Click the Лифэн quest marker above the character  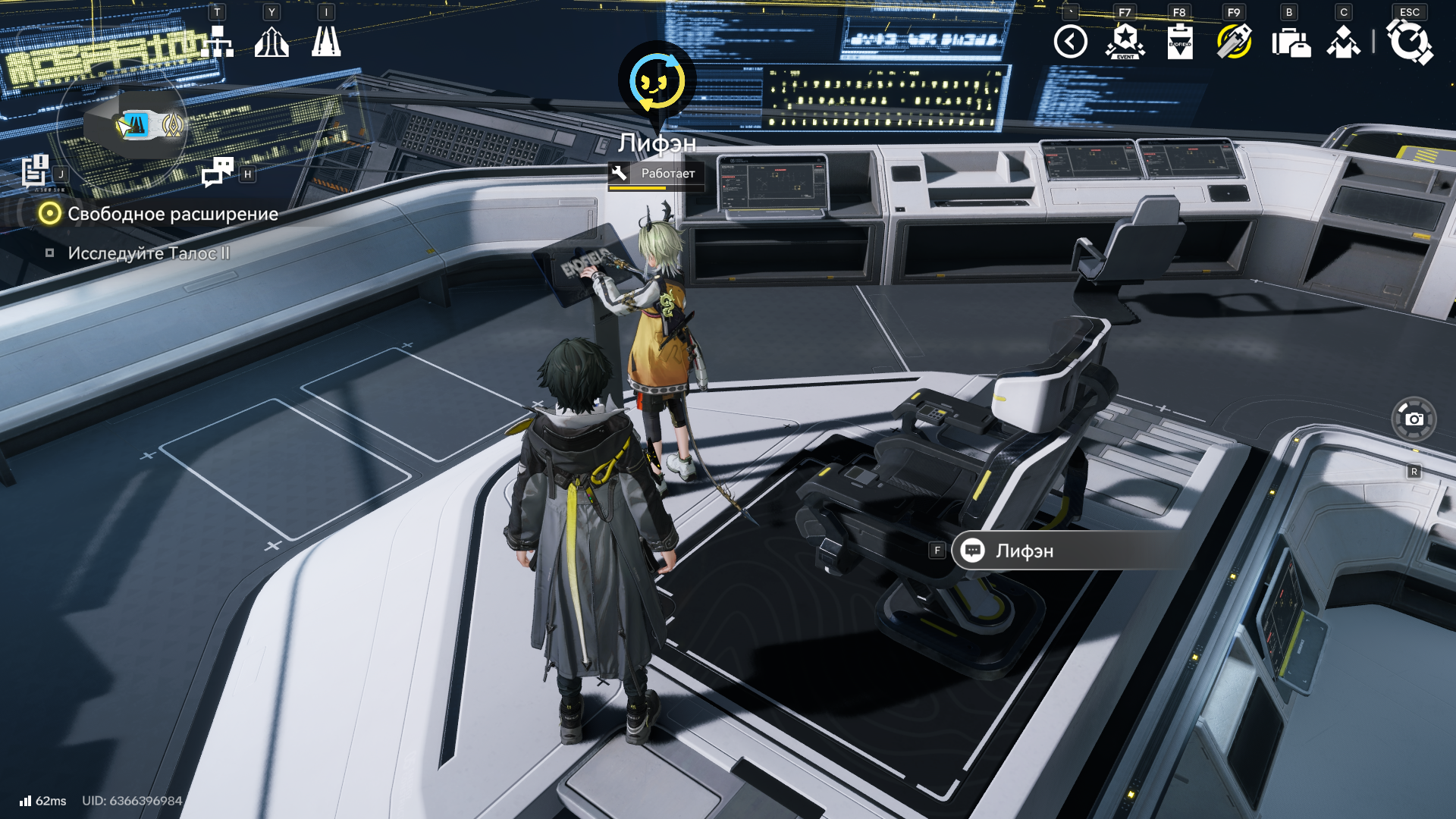[657, 82]
